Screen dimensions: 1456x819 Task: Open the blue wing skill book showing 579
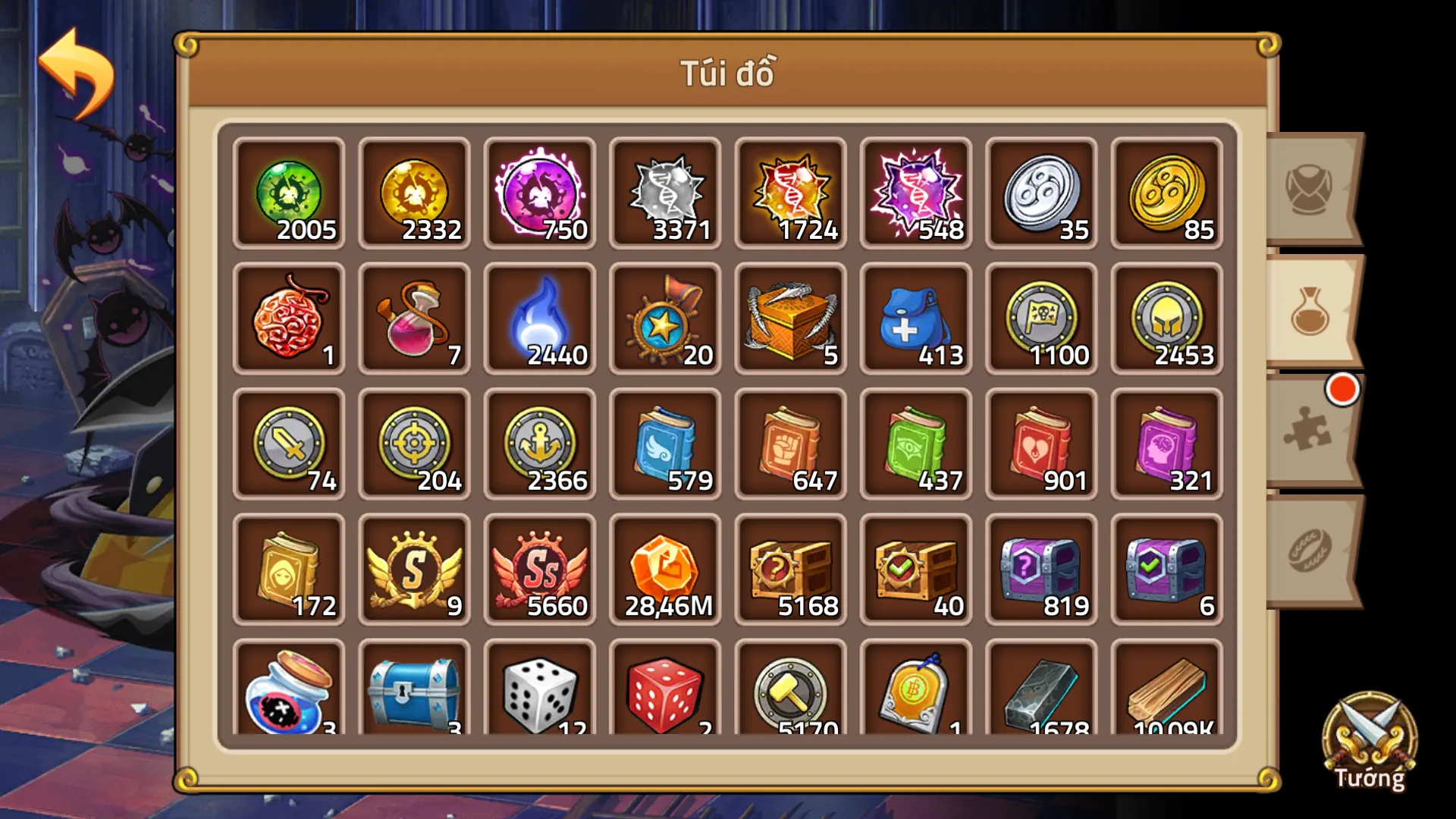[664, 444]
